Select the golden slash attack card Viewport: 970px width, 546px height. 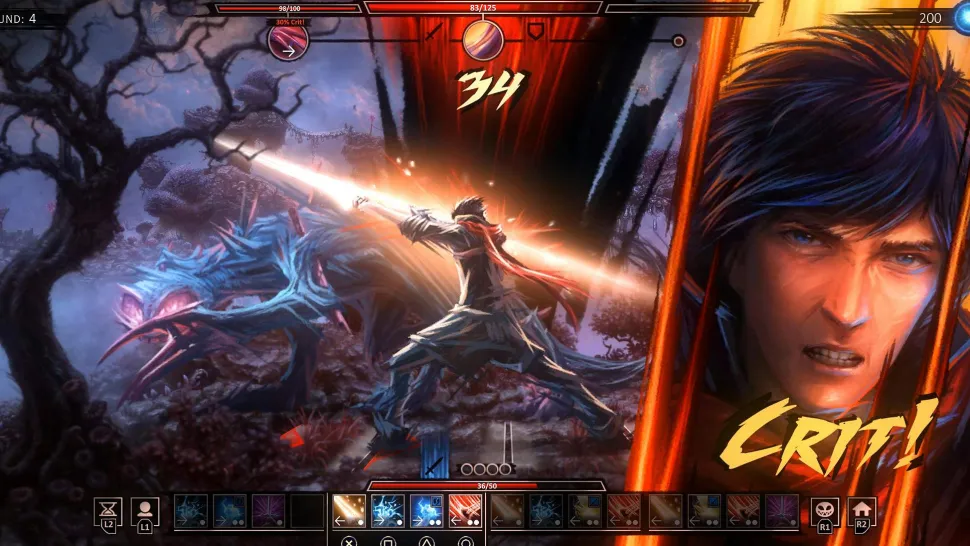pyautogui.click(x=348, y=510)
